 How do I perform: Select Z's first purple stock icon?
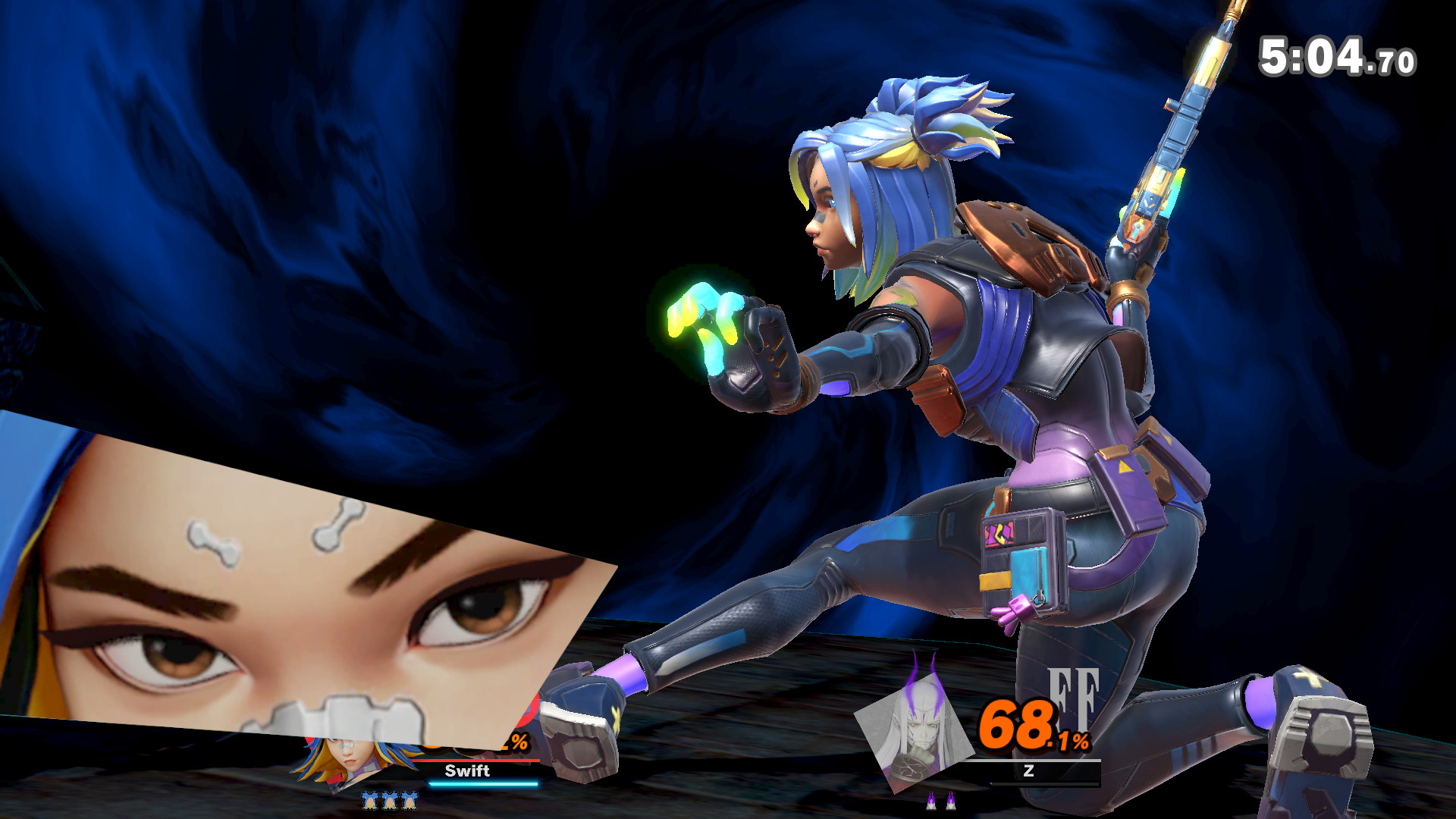pos(932,801)
